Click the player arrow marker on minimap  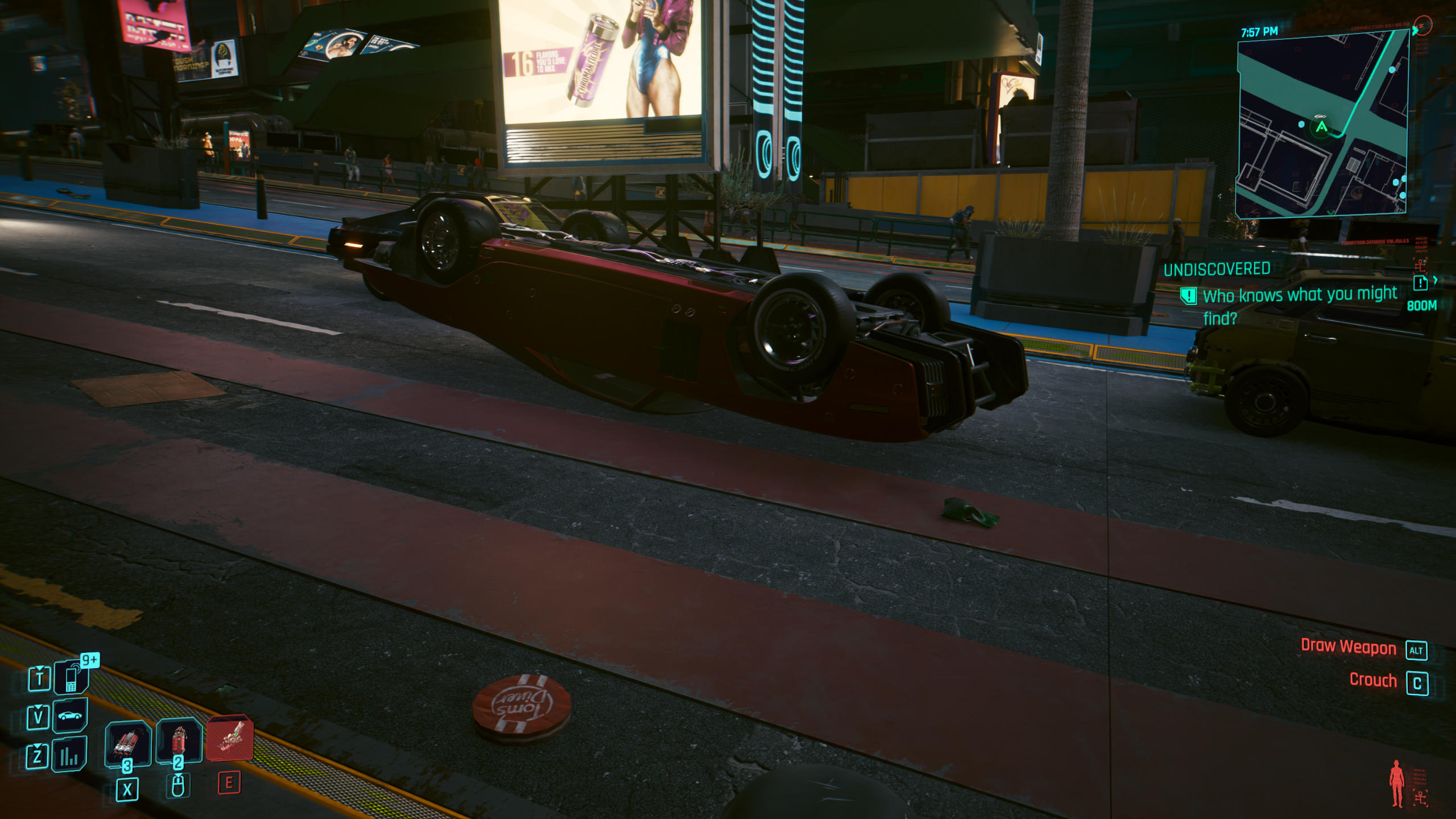pyautogui.click(x=1321, y=127)
